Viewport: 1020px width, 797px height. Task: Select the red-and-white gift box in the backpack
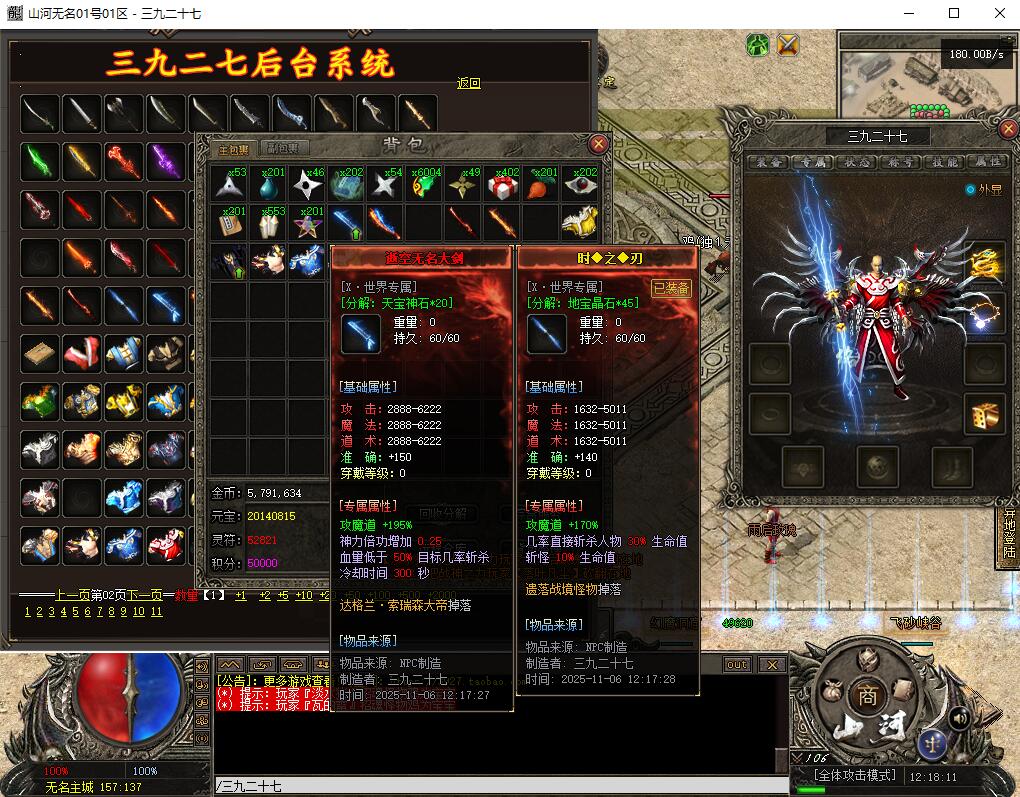click(502, 185)
